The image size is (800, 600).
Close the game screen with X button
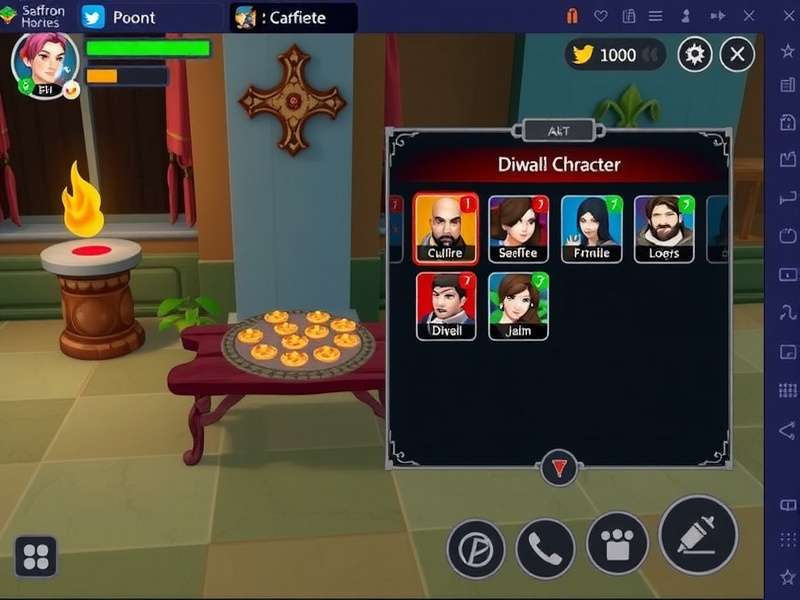click(x=737, y=54)
